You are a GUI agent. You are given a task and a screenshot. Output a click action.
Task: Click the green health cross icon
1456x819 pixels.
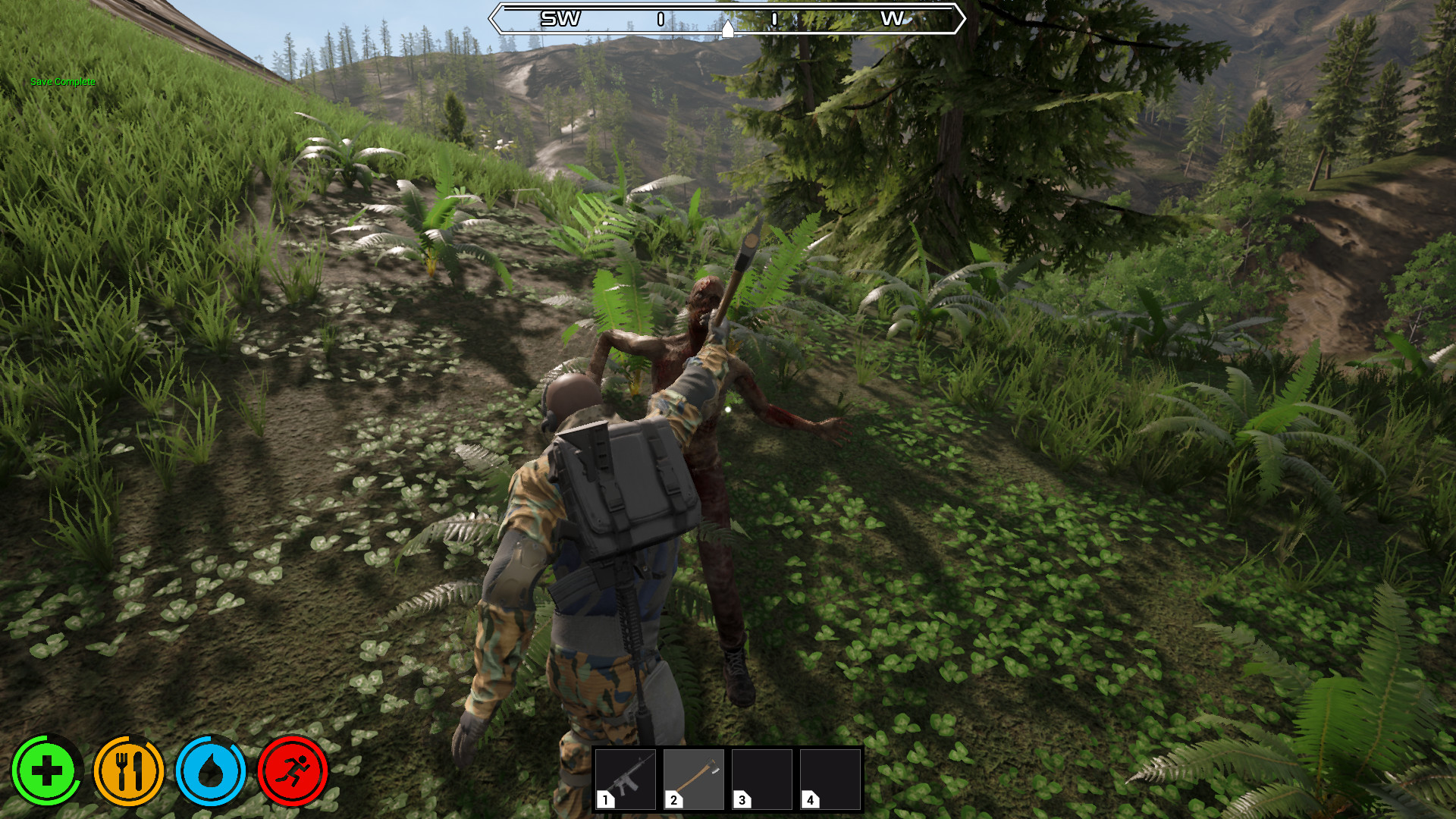click(x=46, y=771)
